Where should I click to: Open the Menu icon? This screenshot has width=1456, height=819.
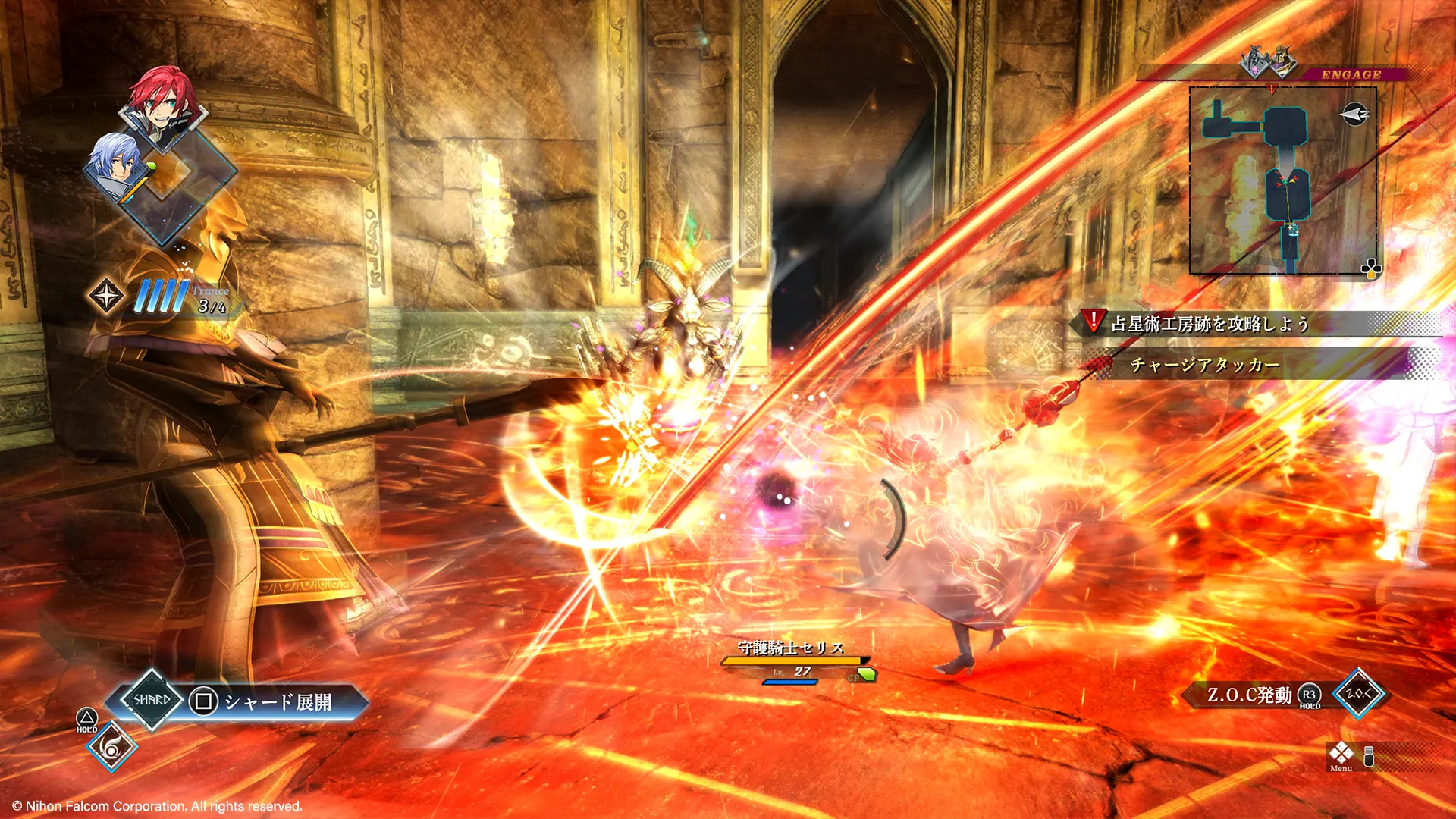pyautogui.click(x=1341, y=755)
